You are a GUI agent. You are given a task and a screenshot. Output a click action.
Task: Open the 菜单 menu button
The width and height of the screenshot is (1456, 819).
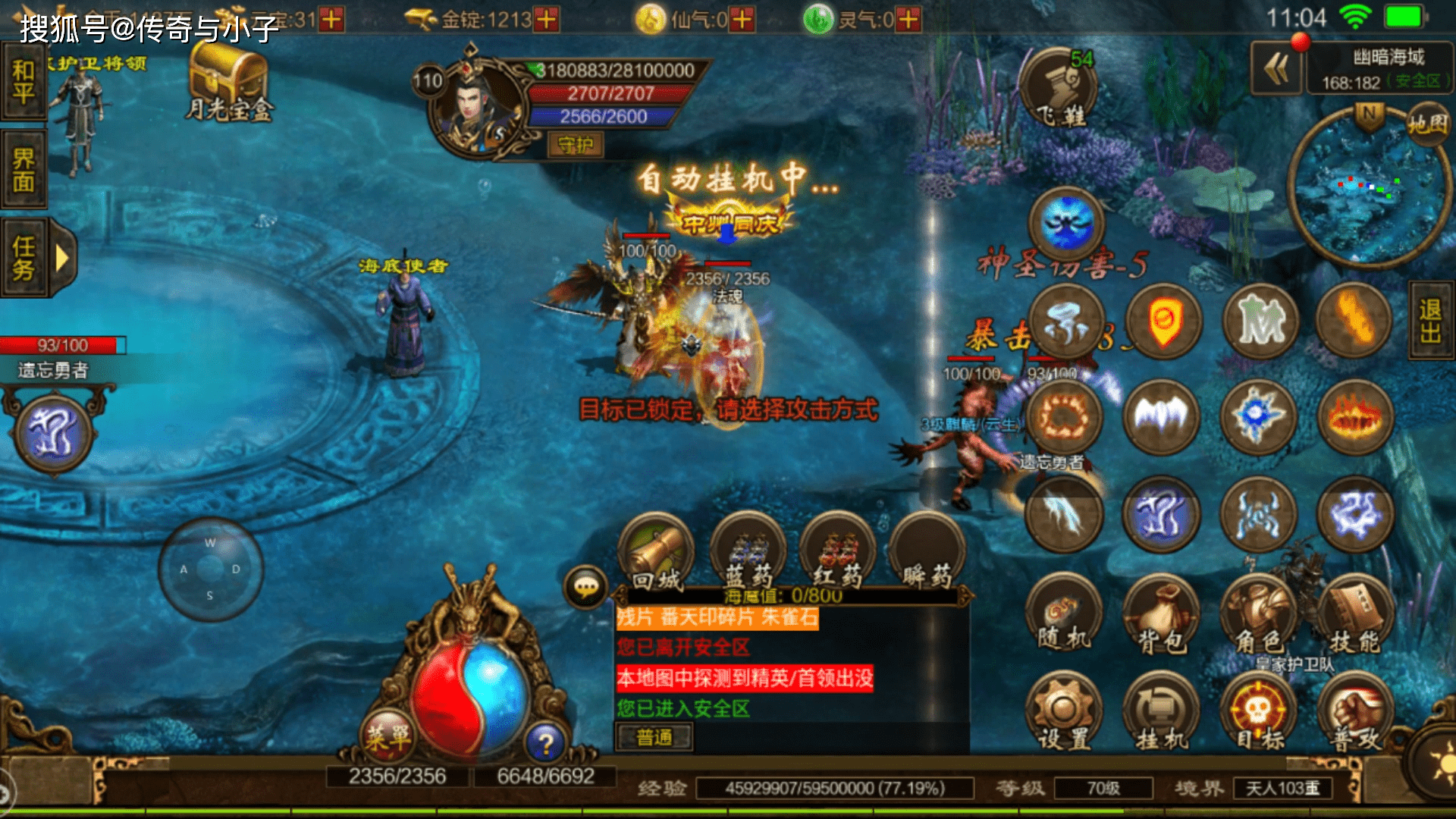[x=388, y=735]
